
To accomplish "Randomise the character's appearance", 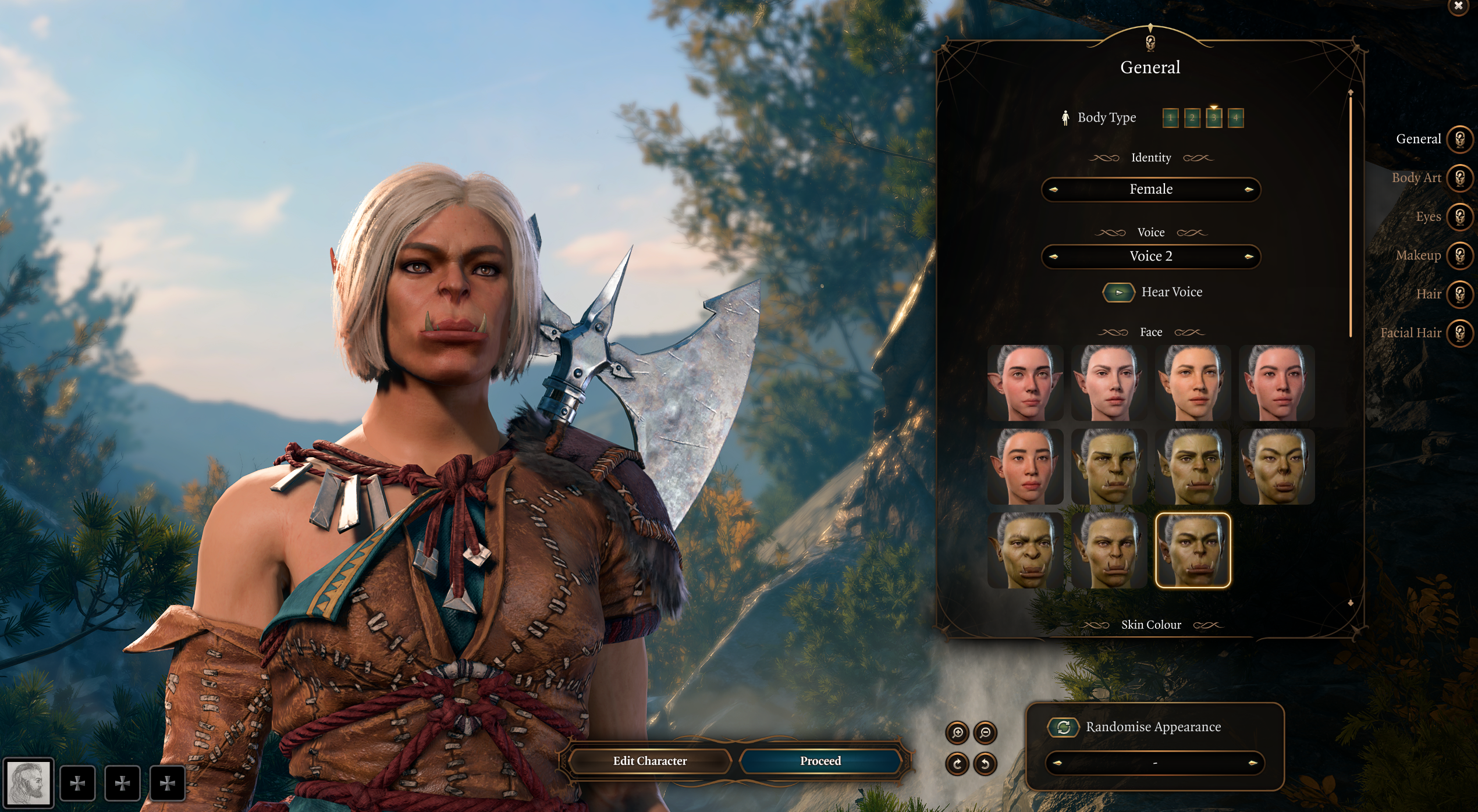I will pyautogui.click(x=1064, y=727).
